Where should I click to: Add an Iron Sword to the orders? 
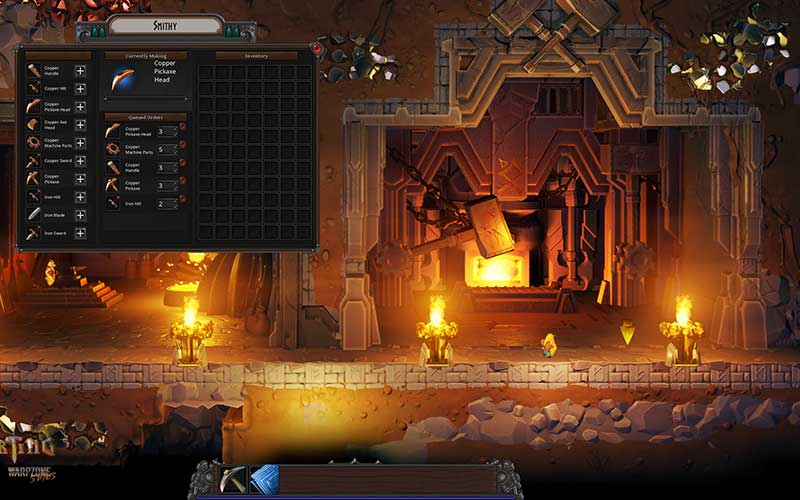click(80, 233)
